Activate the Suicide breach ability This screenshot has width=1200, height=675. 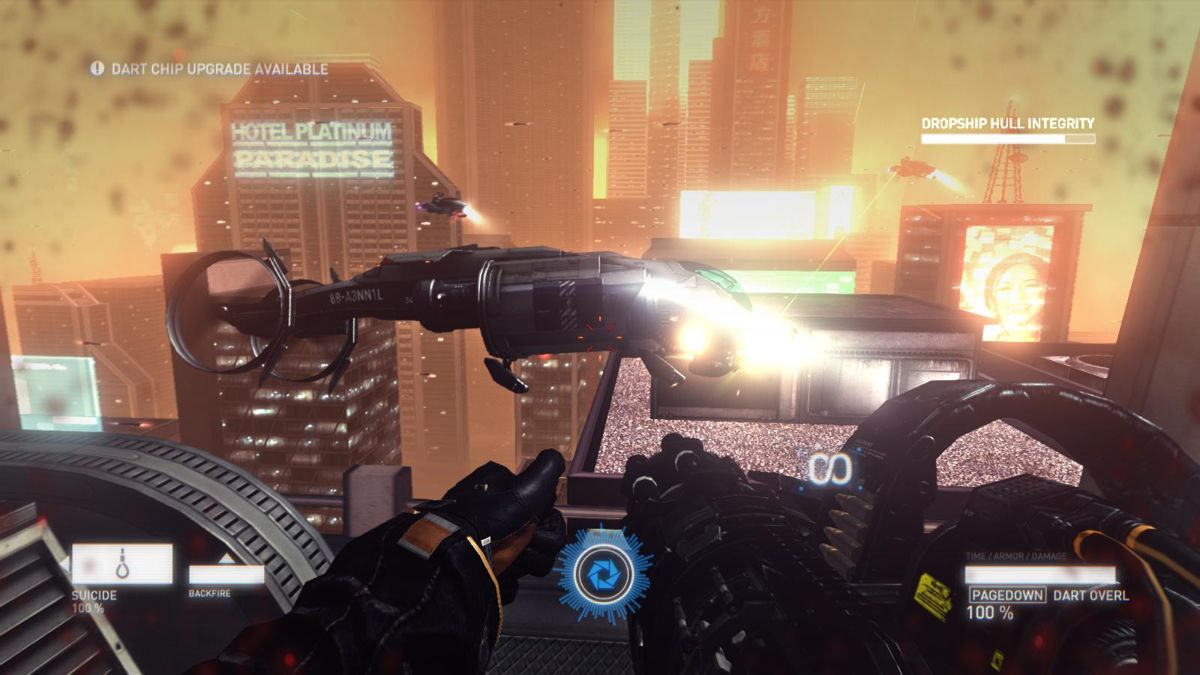point(122,565)
